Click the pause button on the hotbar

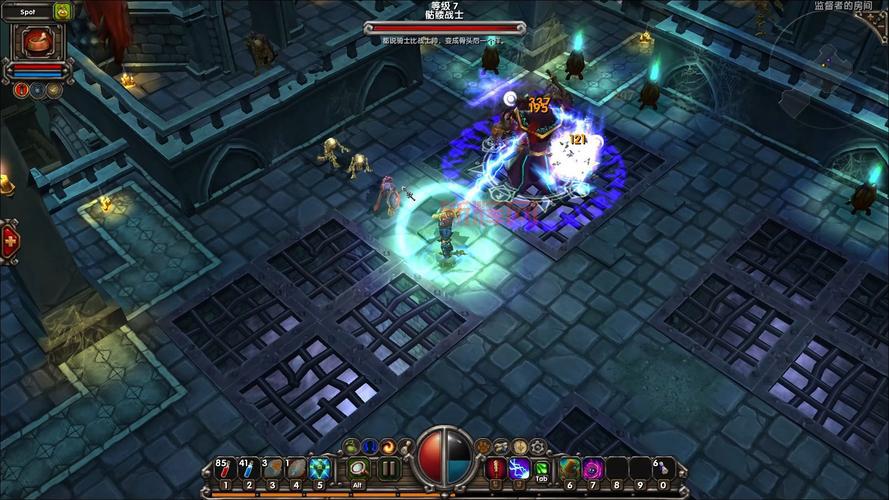point(389,468)
